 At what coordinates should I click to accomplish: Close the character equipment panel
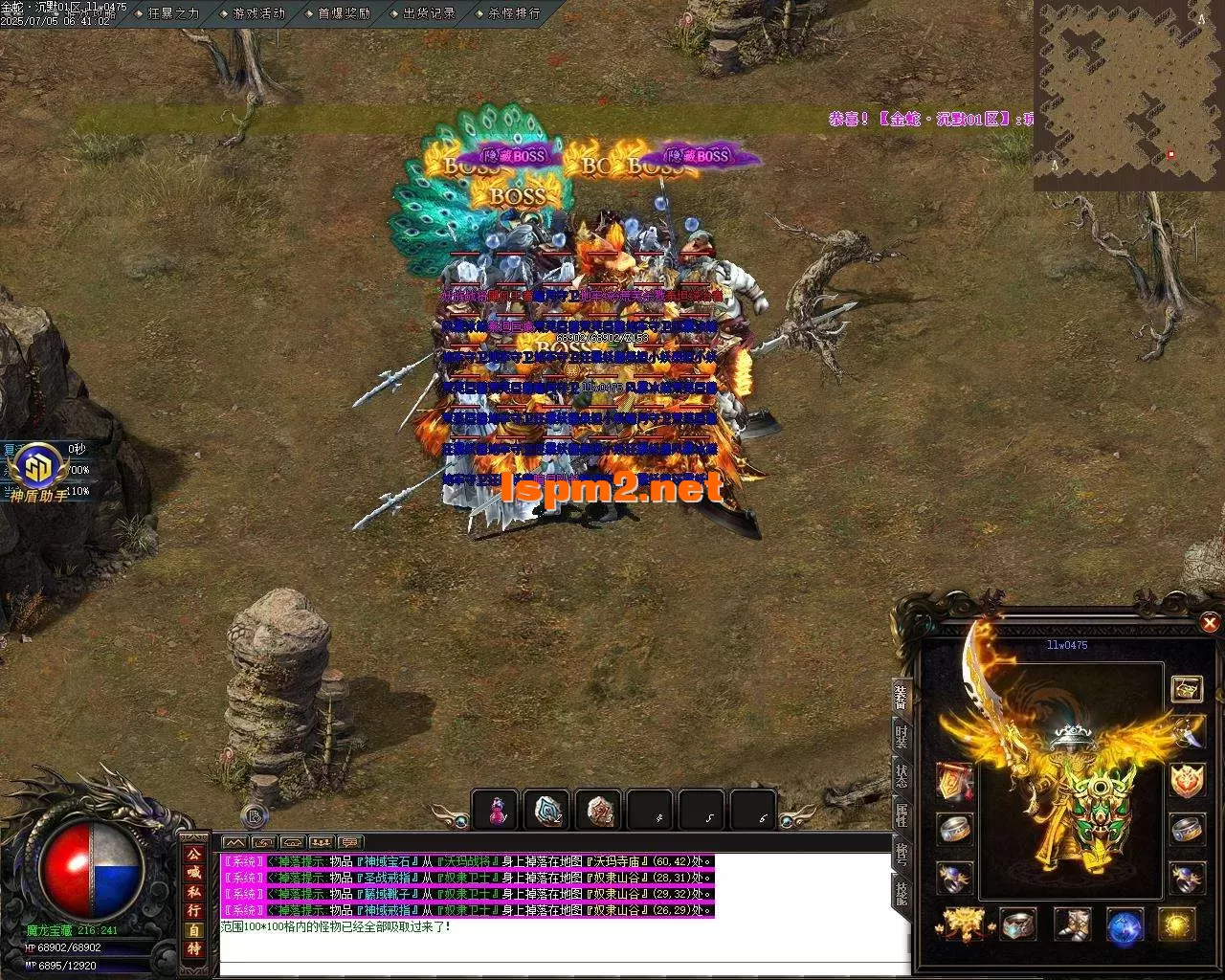(x=1210, y=624)
